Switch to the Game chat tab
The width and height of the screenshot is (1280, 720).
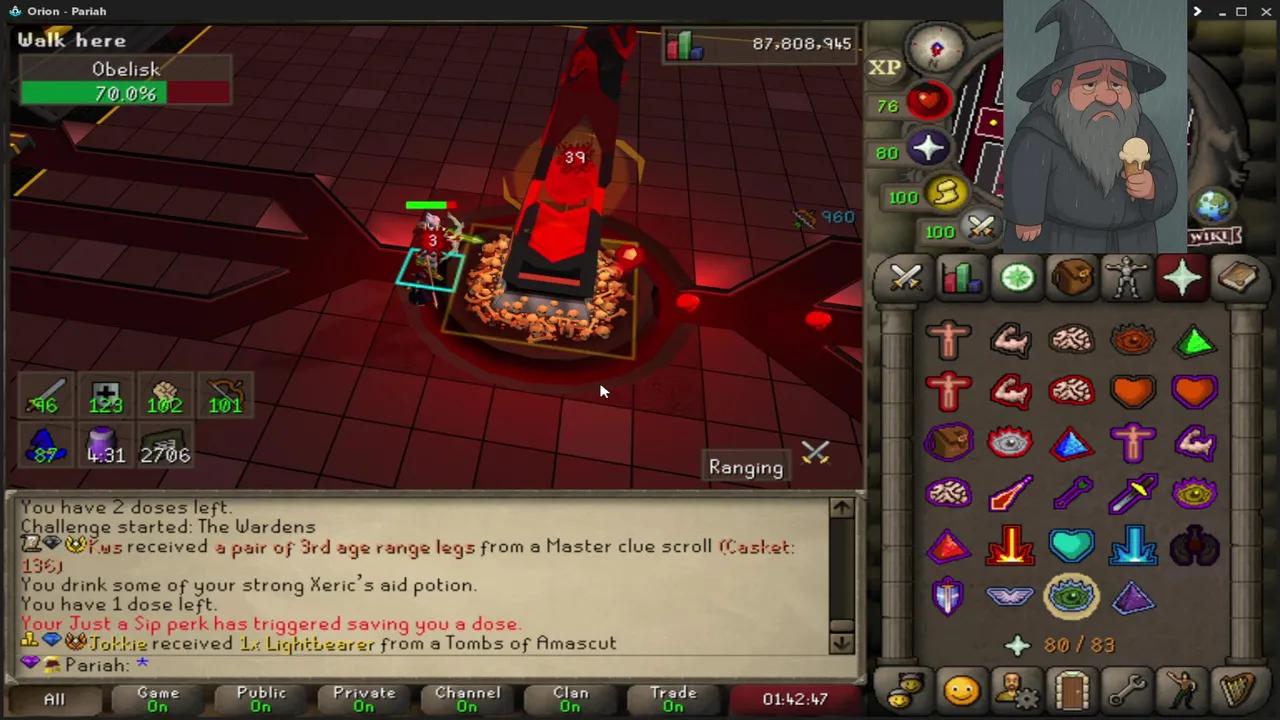coord(158,698)
